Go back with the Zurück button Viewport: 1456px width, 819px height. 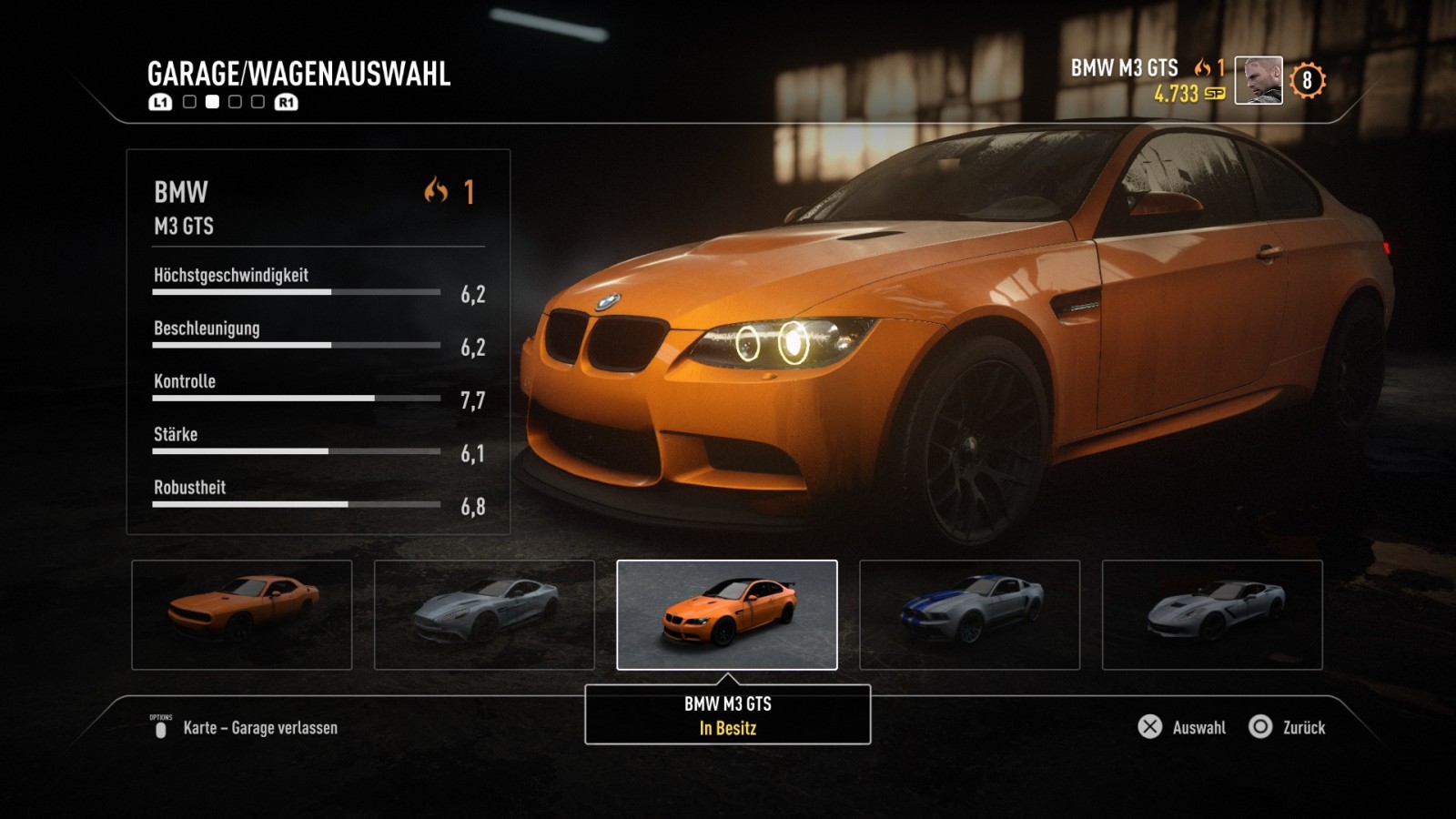pos(1292,727)
